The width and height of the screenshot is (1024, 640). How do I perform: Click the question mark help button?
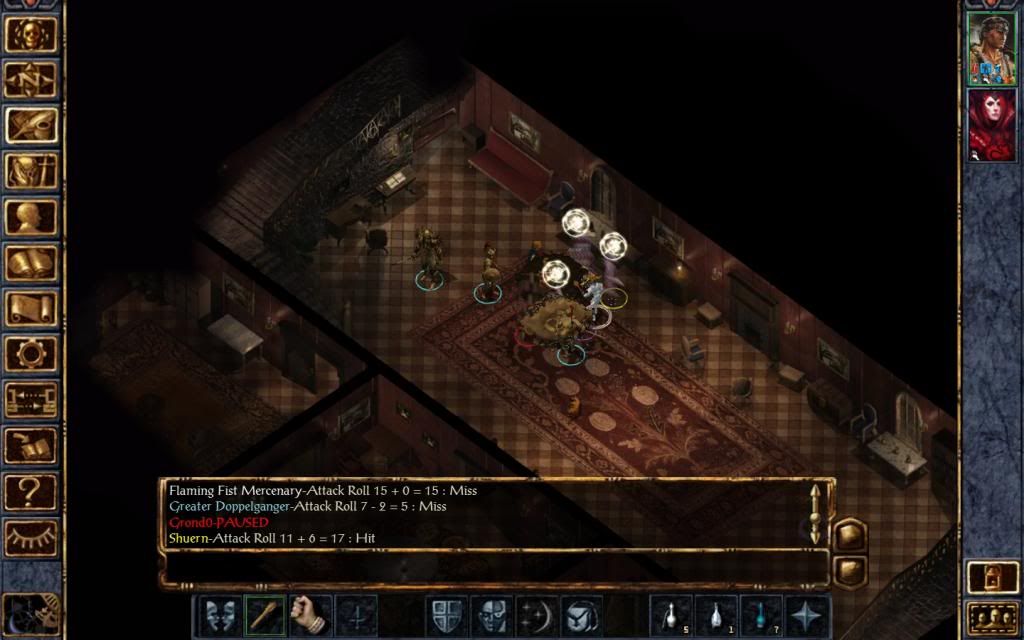(x=31, y=491)
